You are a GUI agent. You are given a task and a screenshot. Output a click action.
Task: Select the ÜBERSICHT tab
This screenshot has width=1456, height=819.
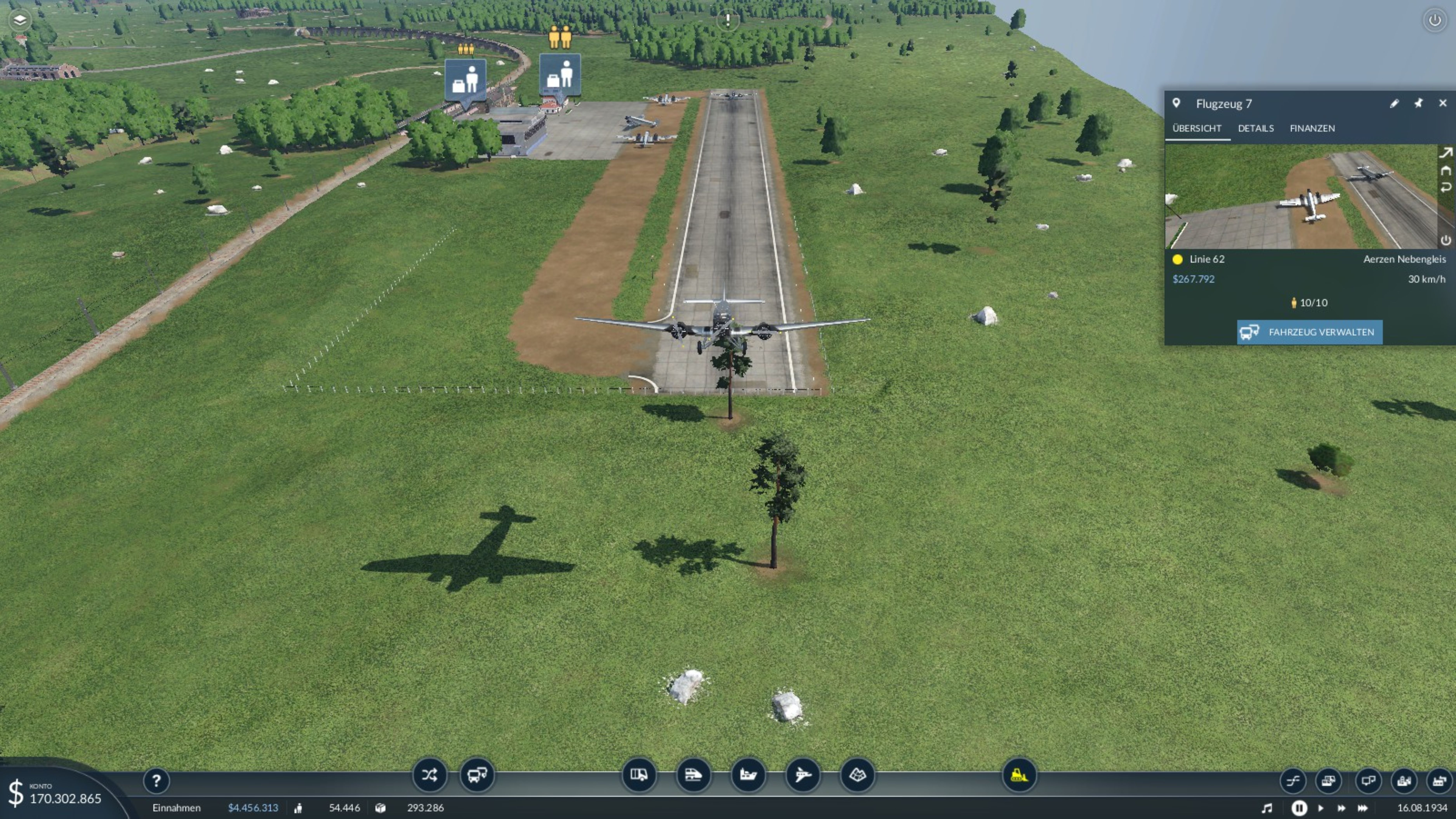pyautogui.click(x=1197, y=128)
